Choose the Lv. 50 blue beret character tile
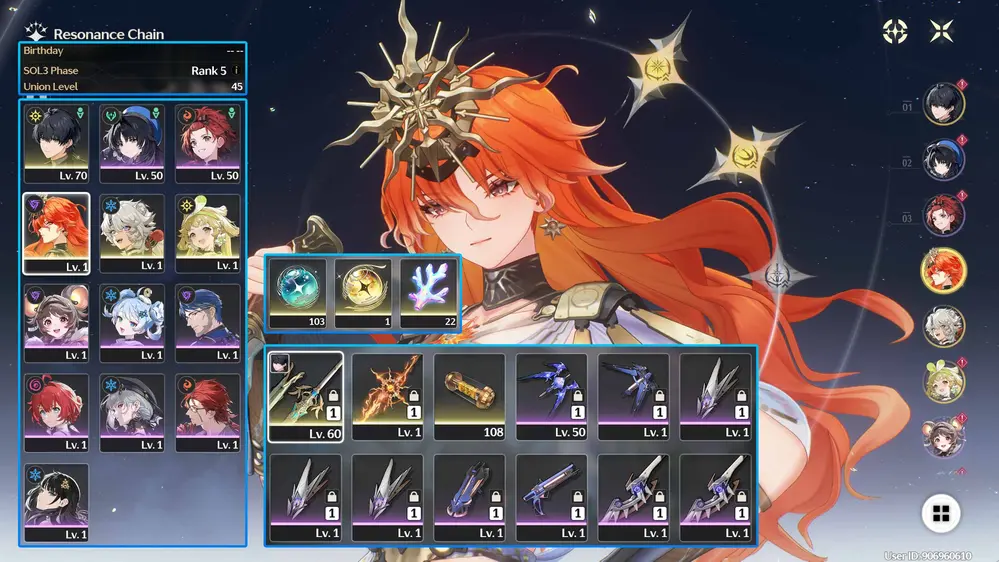This screenshot has width=999, height=562. point(132,142)
